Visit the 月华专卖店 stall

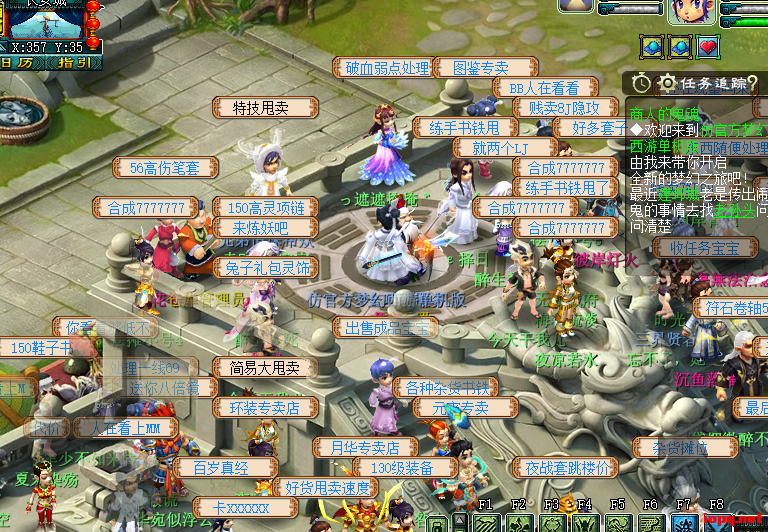[365, 447]
